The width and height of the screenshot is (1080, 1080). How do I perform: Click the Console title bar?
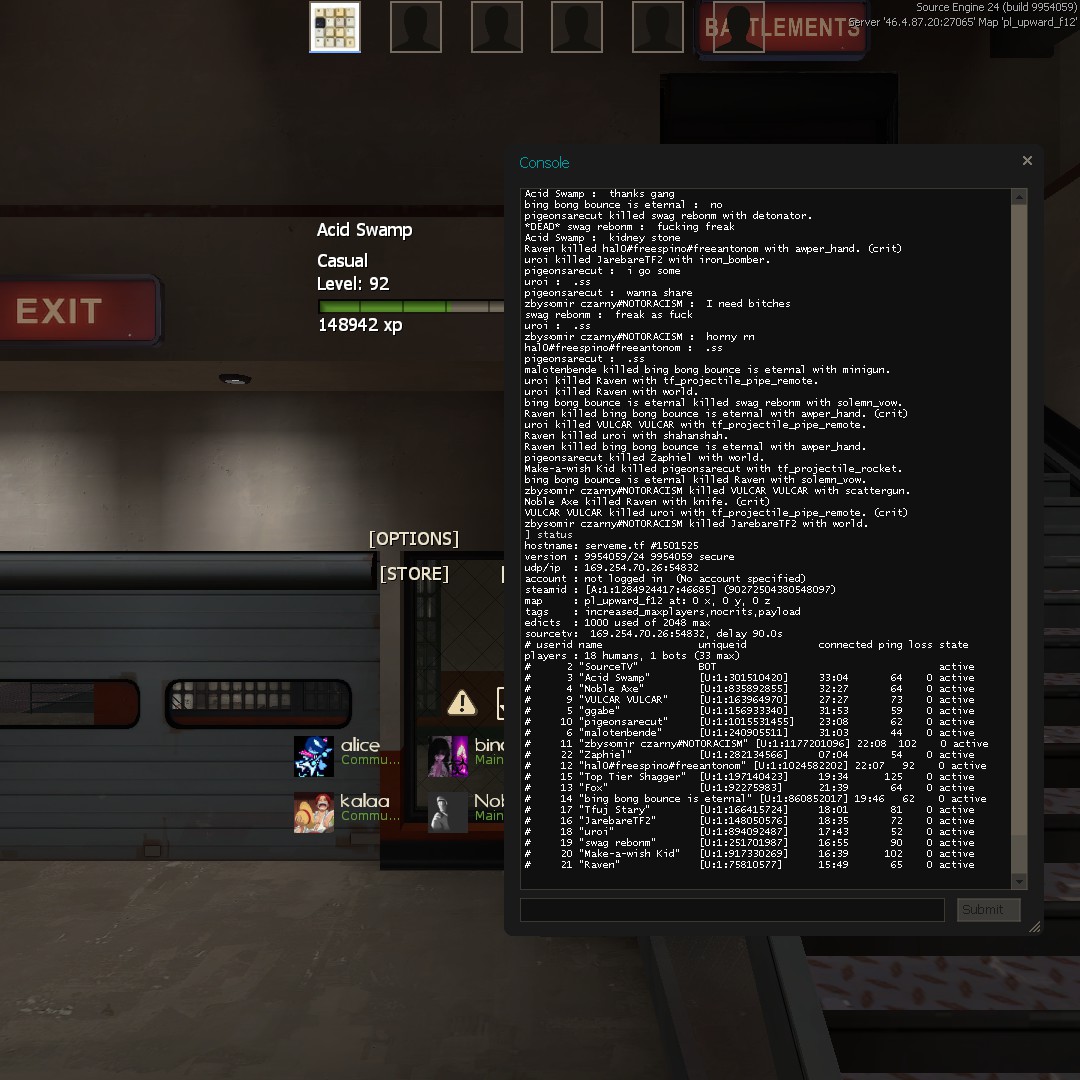pyautogui.click(x=760, y=162)
